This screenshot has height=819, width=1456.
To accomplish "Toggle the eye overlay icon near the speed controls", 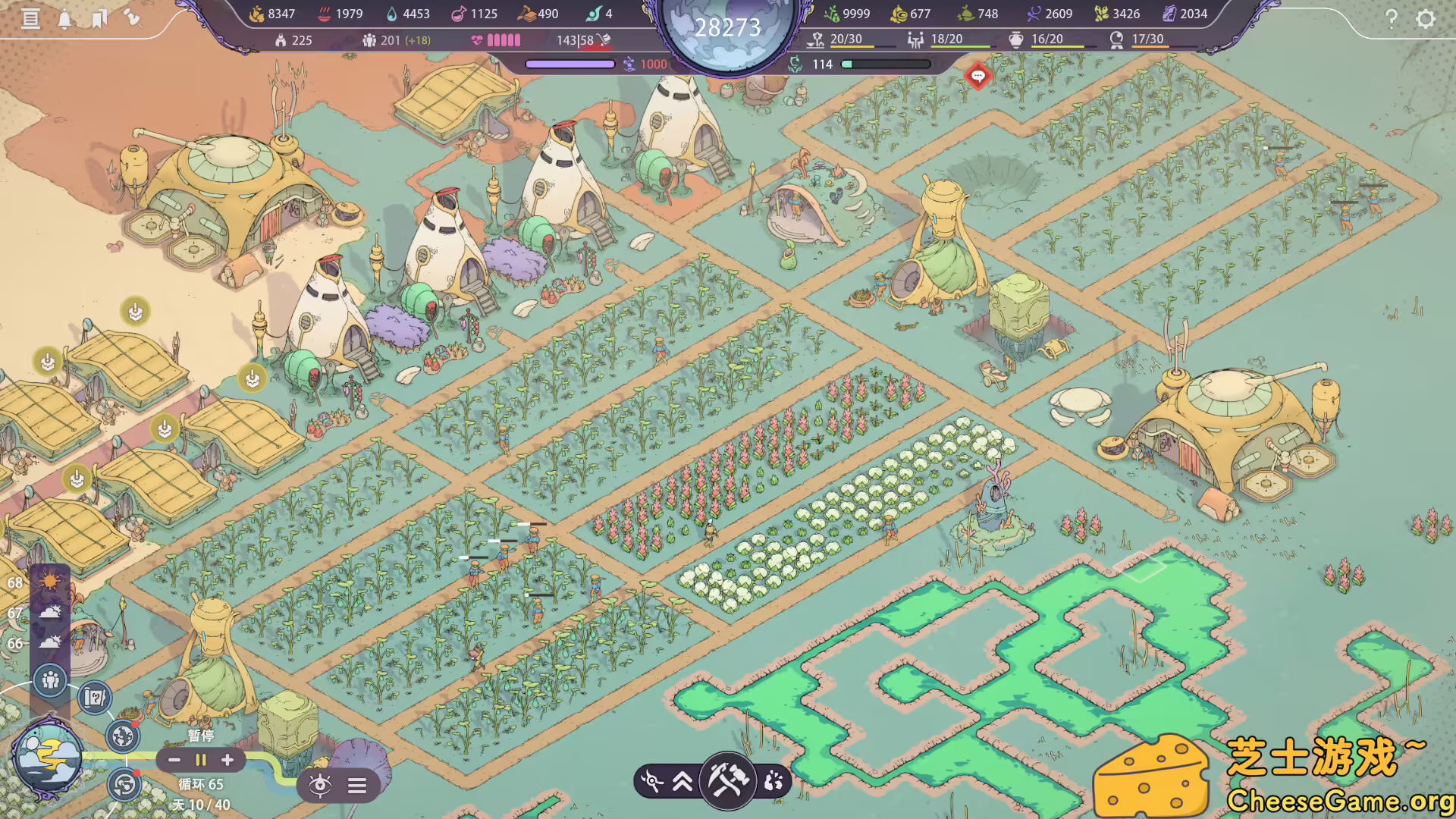I will point(322,785).
